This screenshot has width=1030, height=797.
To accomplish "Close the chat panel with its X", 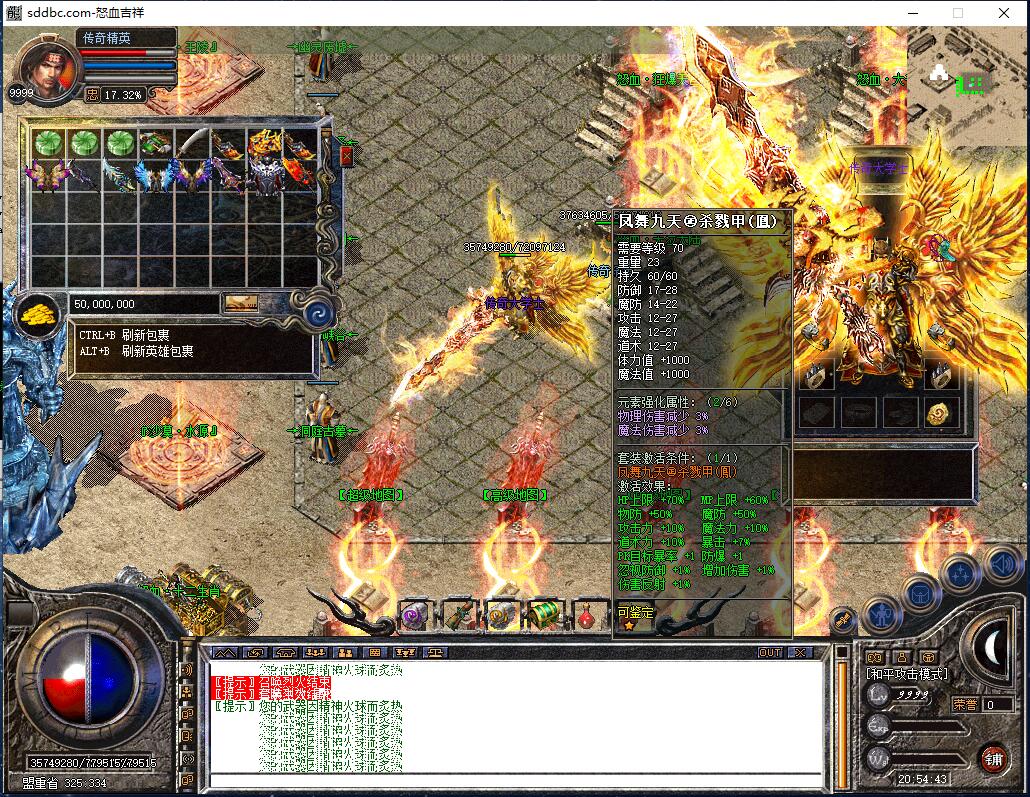I will [800, 652].
